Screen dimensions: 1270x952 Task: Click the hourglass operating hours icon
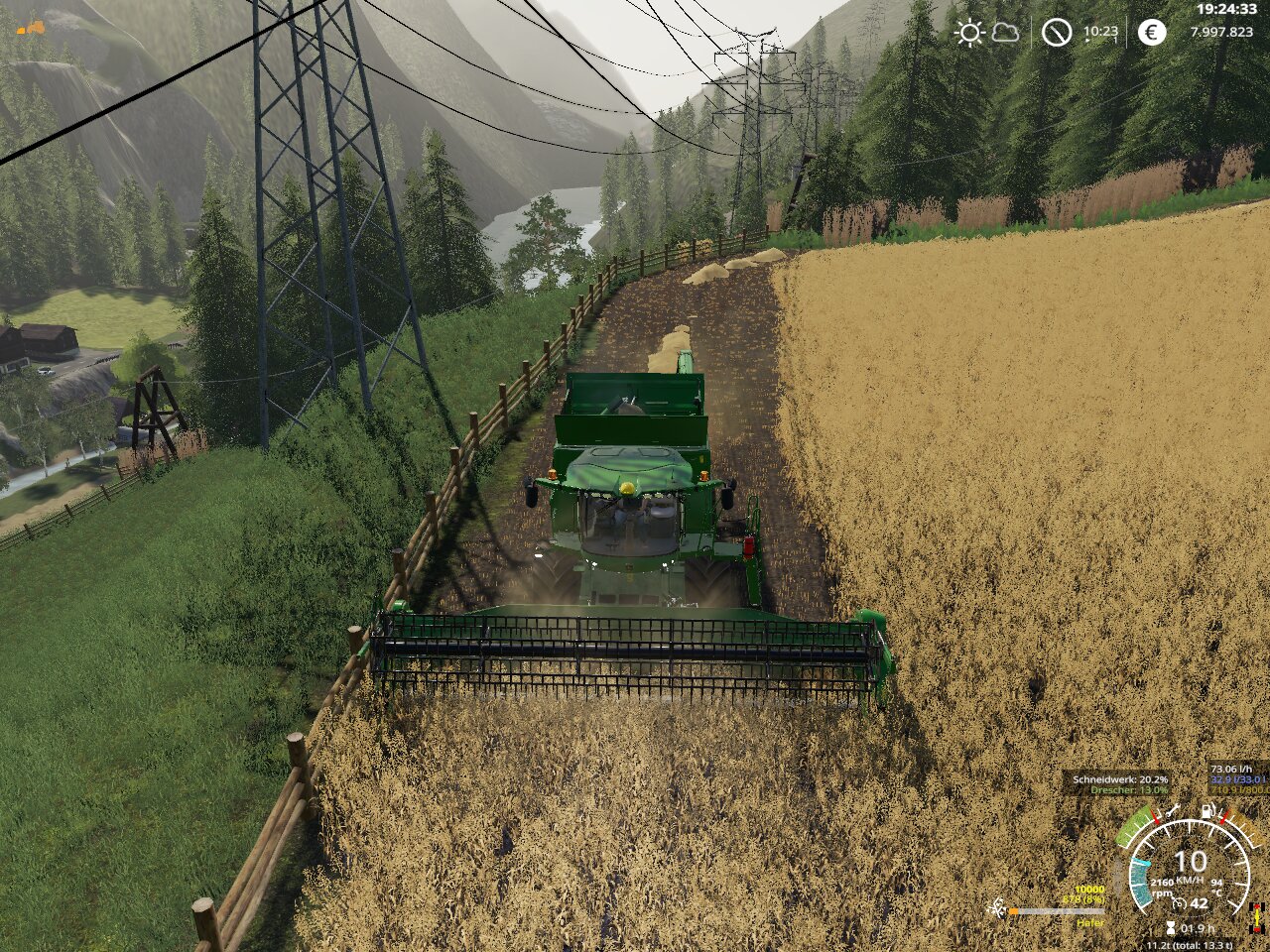(1171, 928)
